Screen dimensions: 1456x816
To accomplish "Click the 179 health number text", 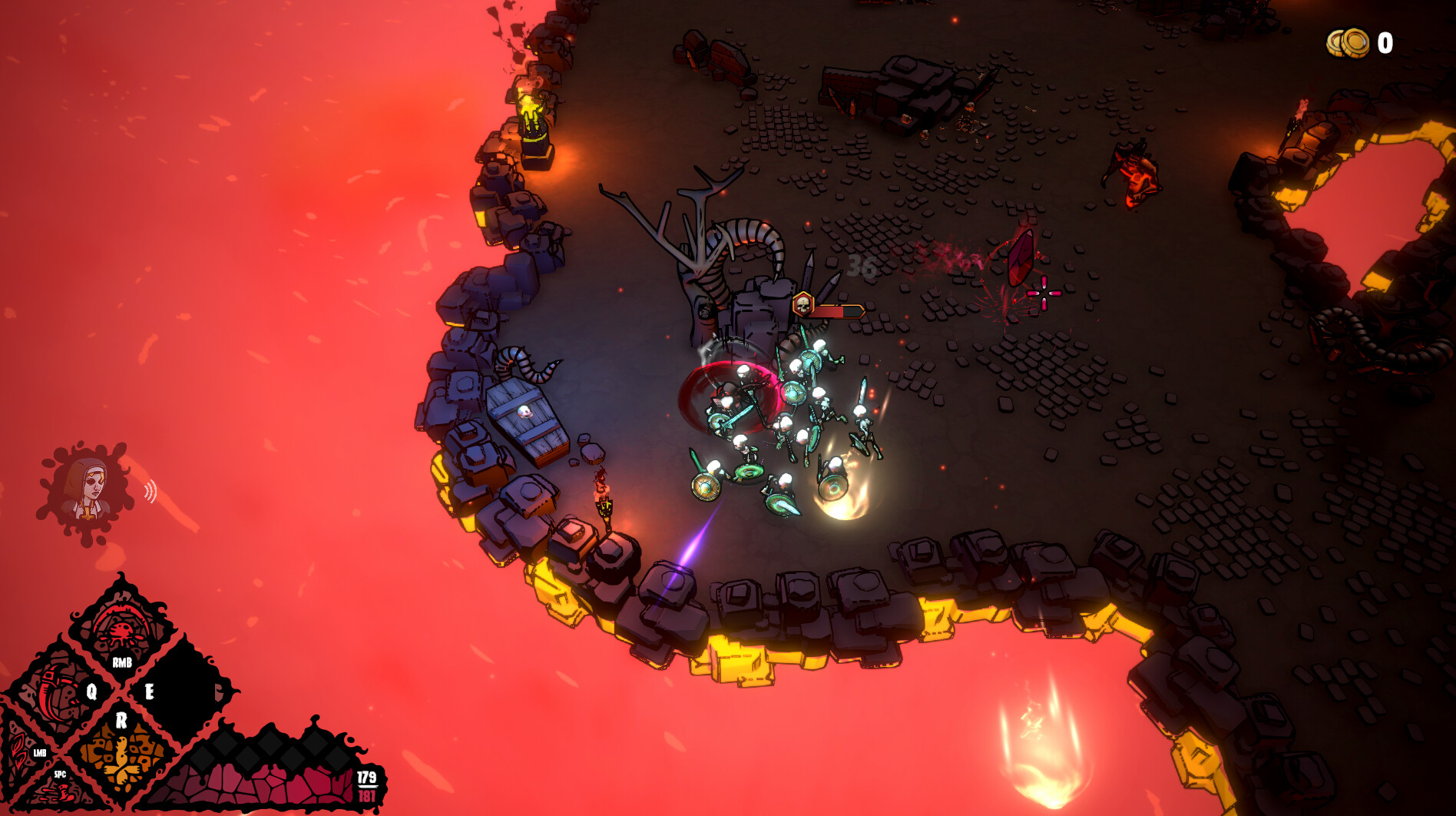I will [x=366, y=778].
